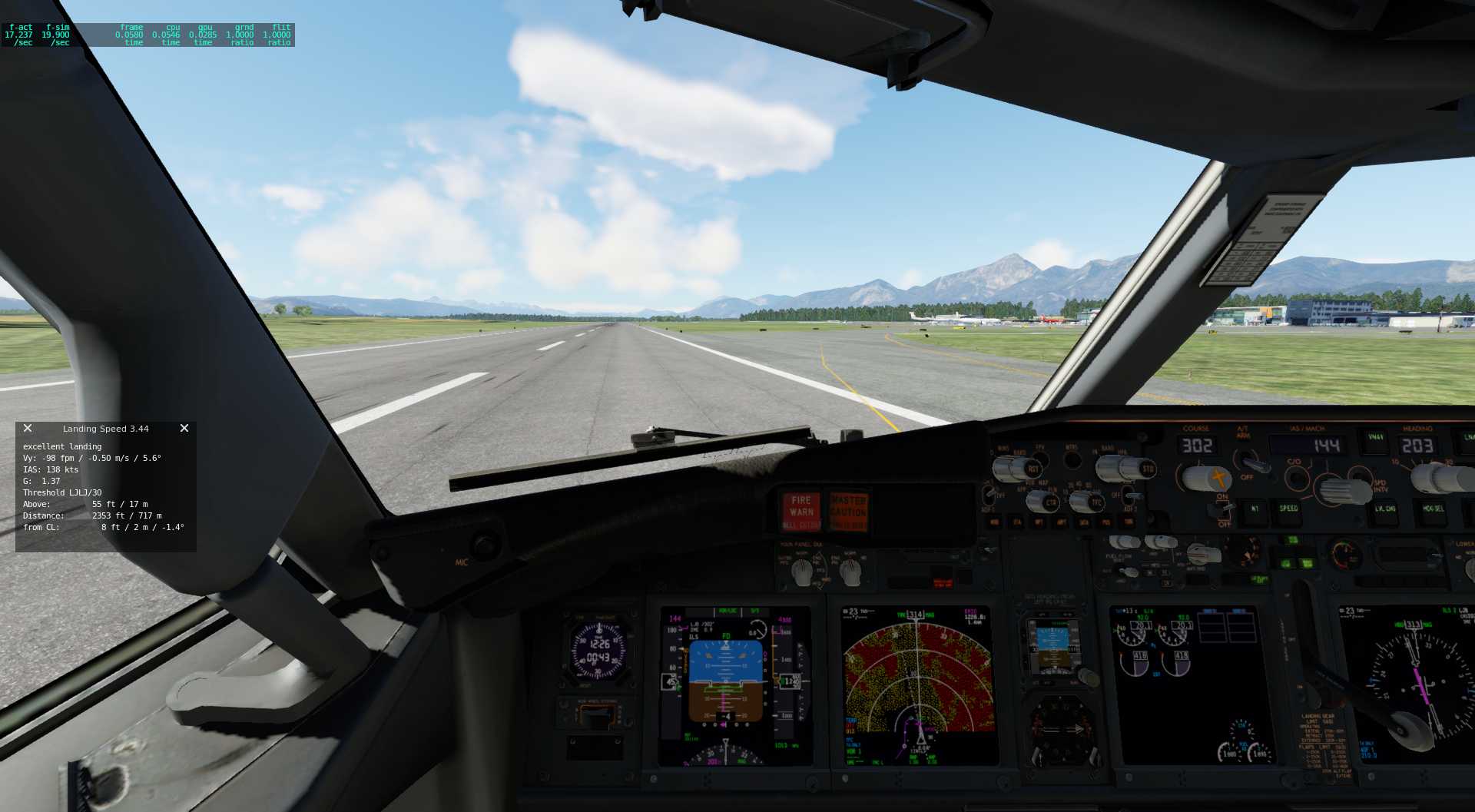Engage SPEED mode on the MCP

[1289, 510]
